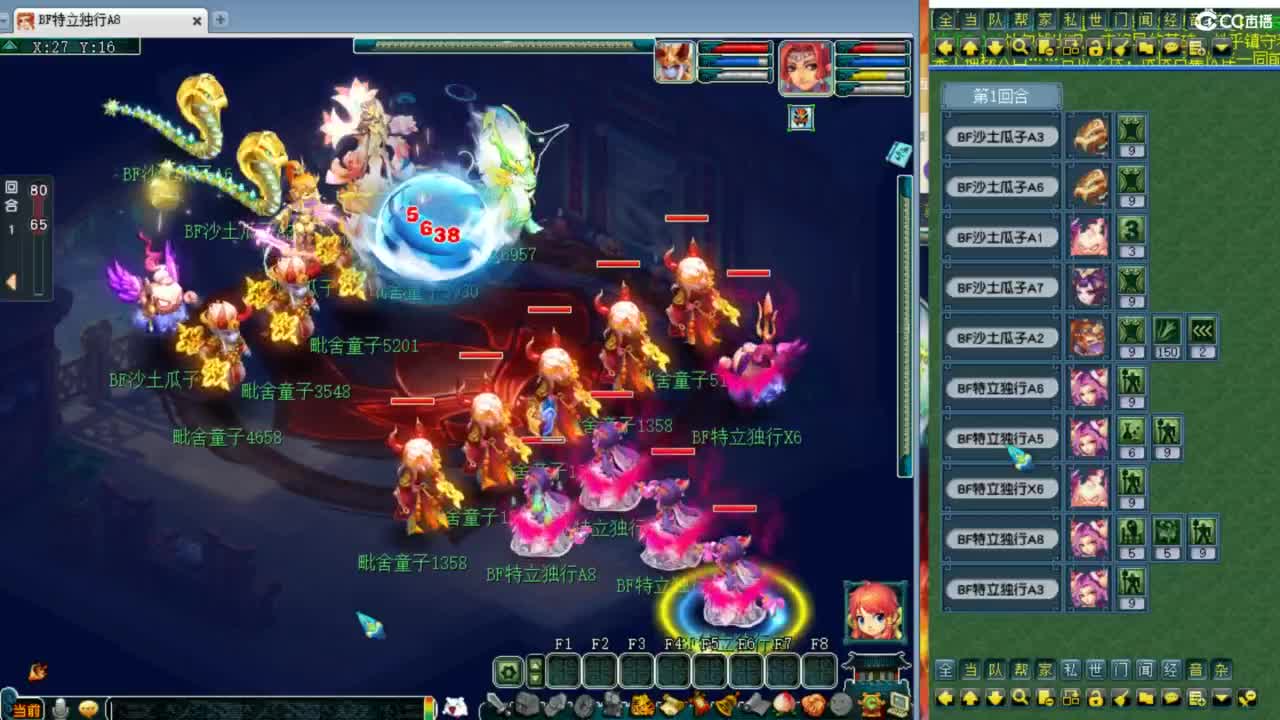Click the BF沙土瓜子A3 button in the round list

click(x=1003, y=136)
